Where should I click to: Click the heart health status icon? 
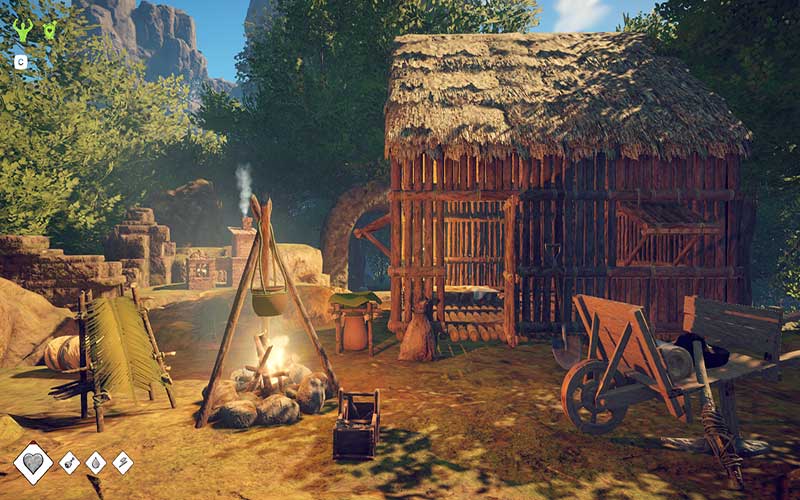[x=33, y=463]
